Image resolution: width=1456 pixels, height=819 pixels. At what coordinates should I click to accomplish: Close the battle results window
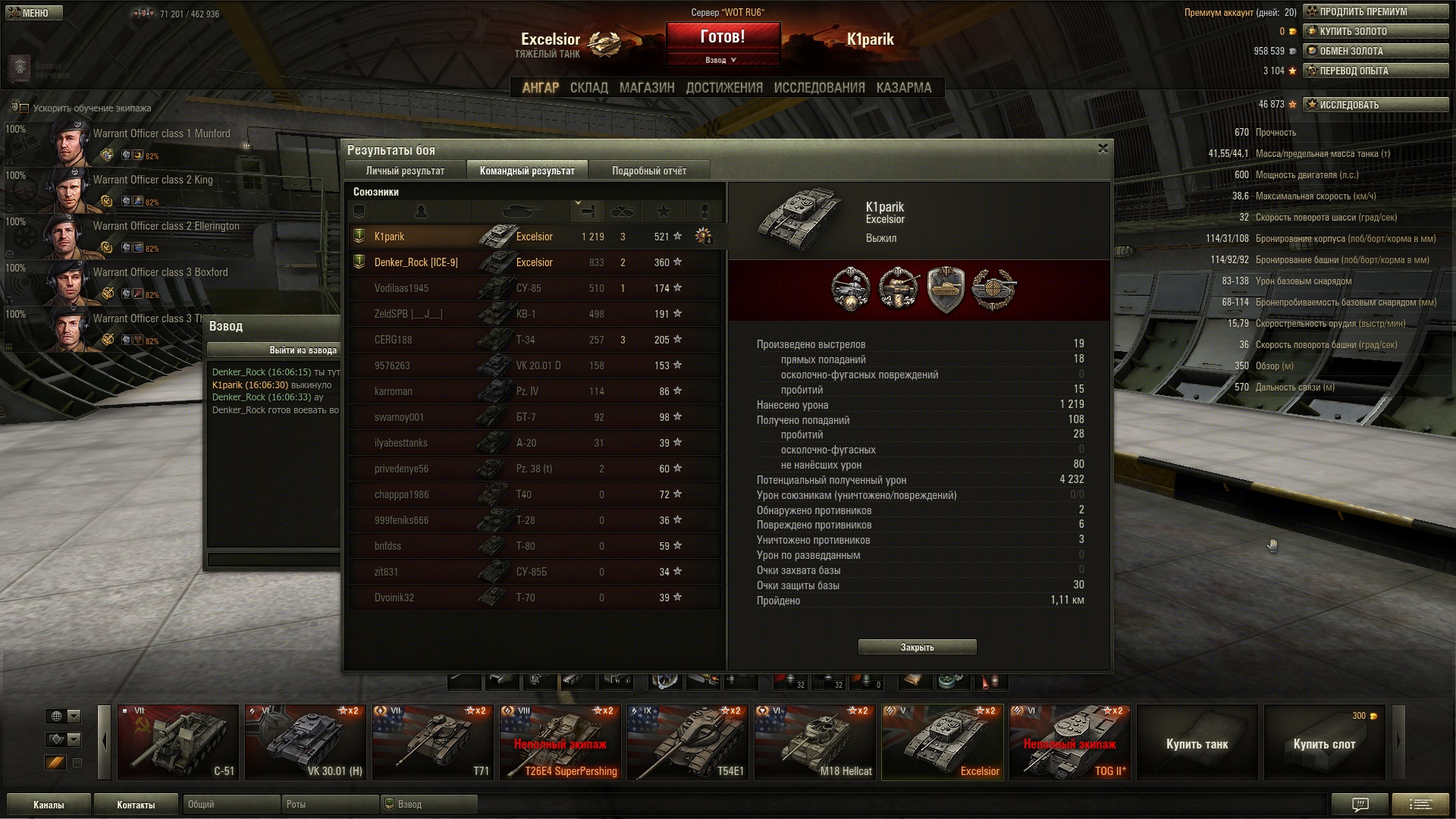click(1103, 149)
